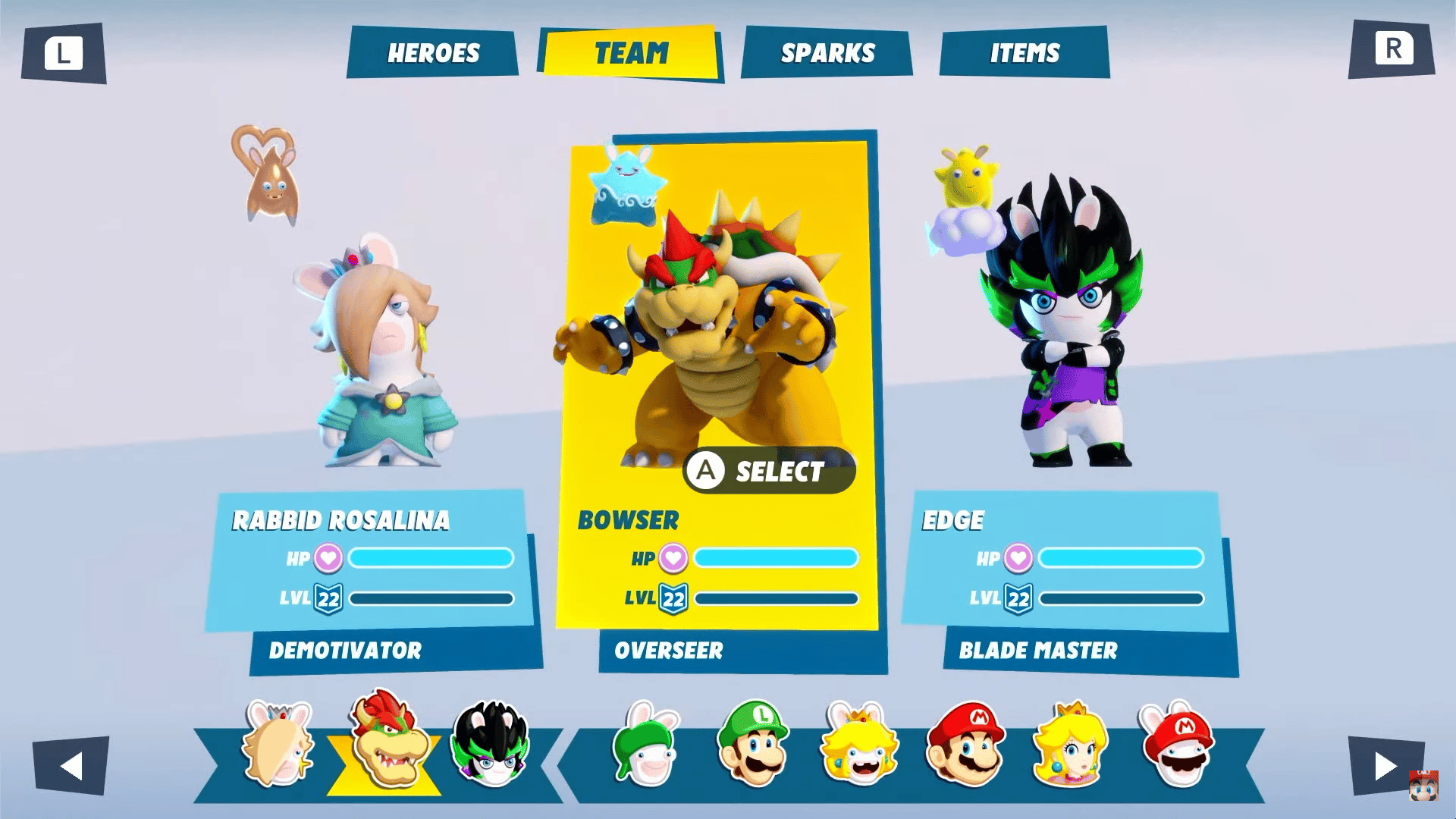Switch to the Heroes tab
Viewport: 1456px width, 819px height.
[433, 52]
